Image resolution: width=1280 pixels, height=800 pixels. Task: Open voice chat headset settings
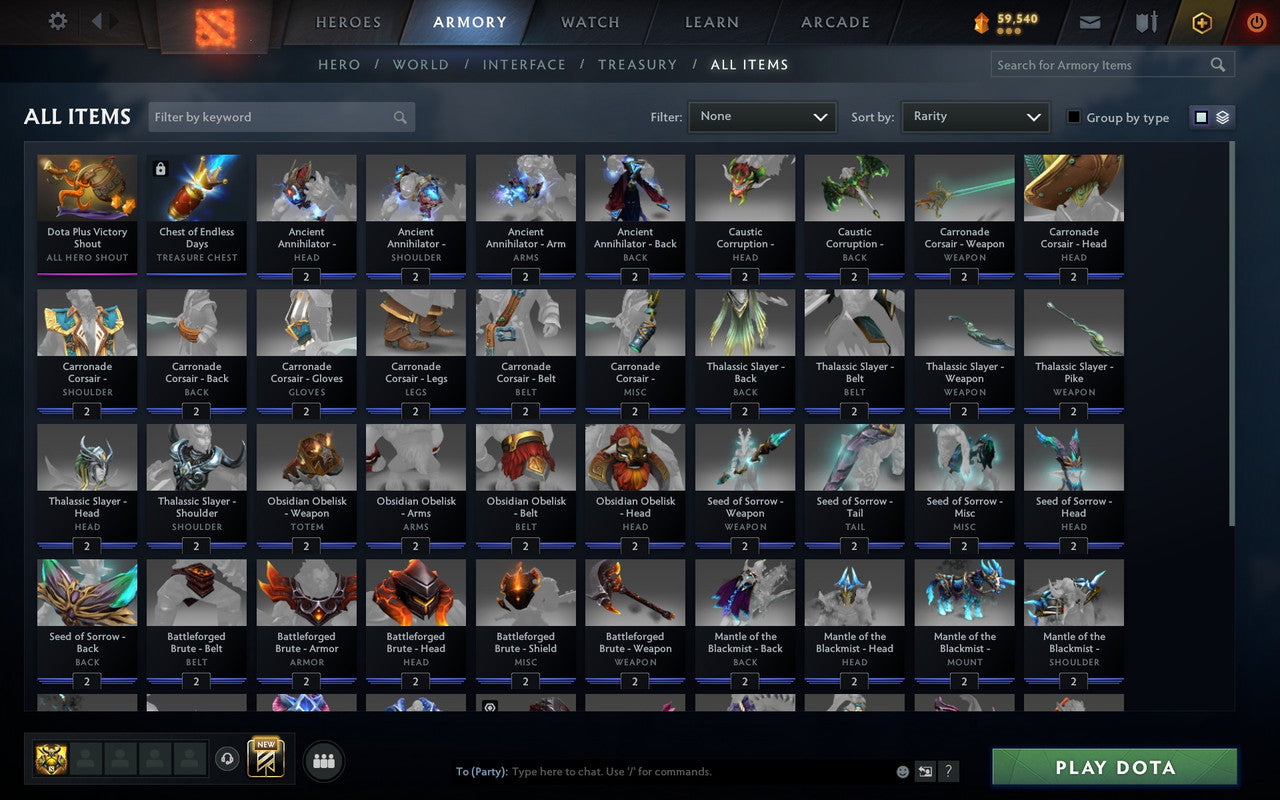point(229,760)
